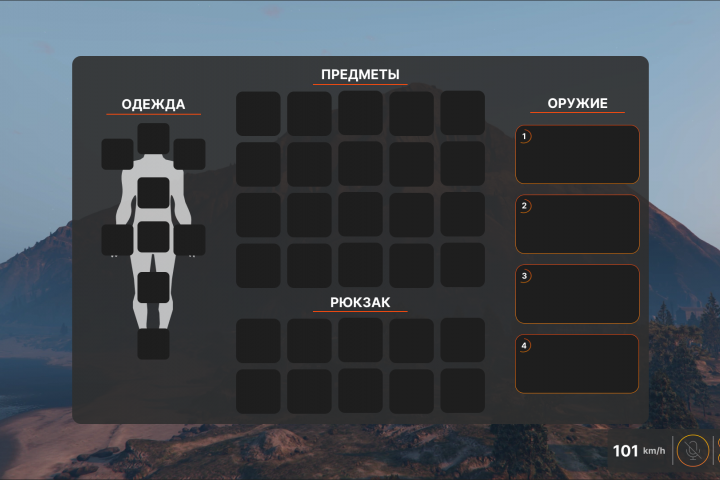The height and width of the screenshot is (480, 720).
Task: Select weapon slot number 2
Action: pyautogui.click(x=577, y=224)
